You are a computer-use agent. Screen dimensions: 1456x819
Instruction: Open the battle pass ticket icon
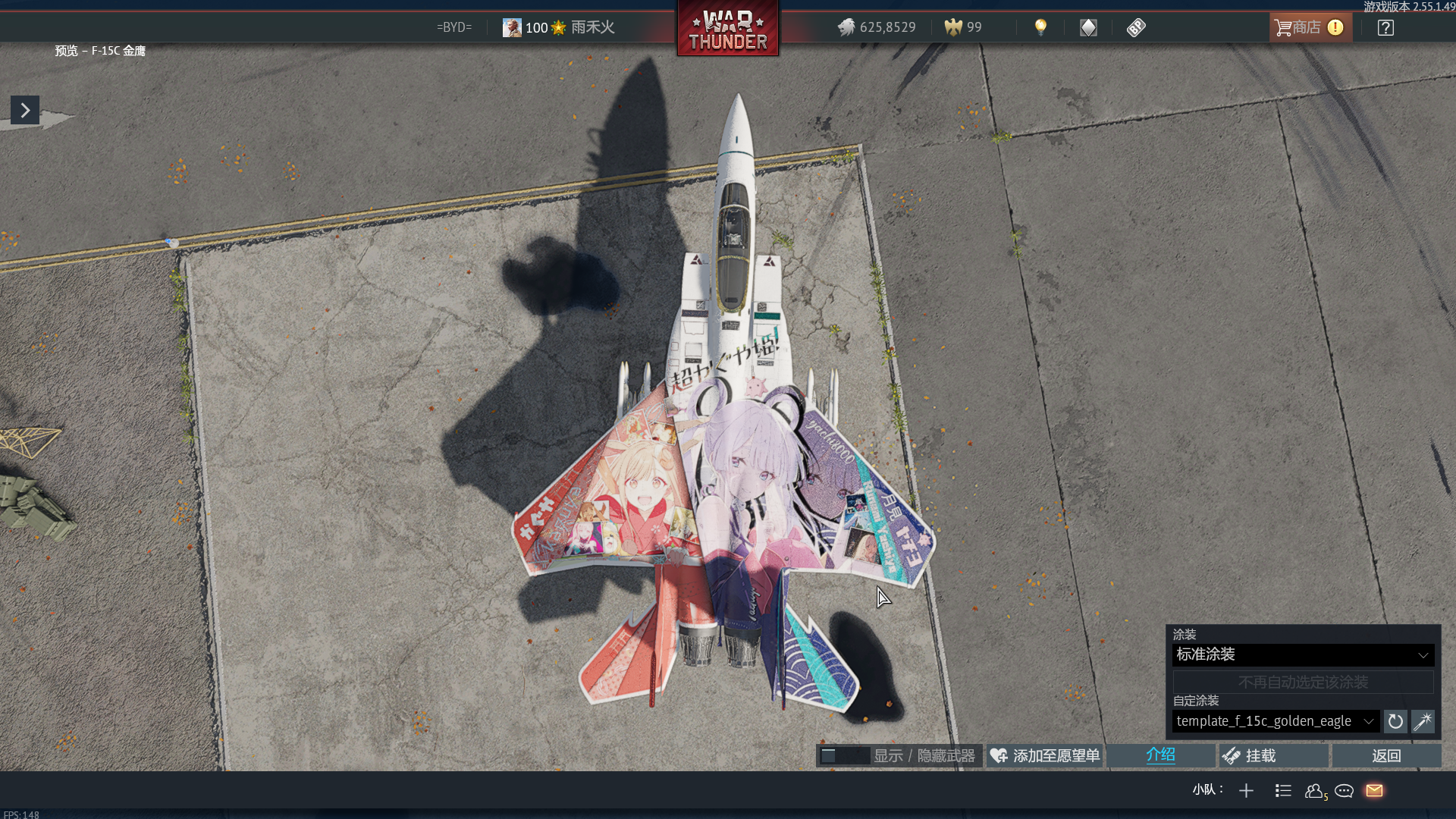[1135, 28]
